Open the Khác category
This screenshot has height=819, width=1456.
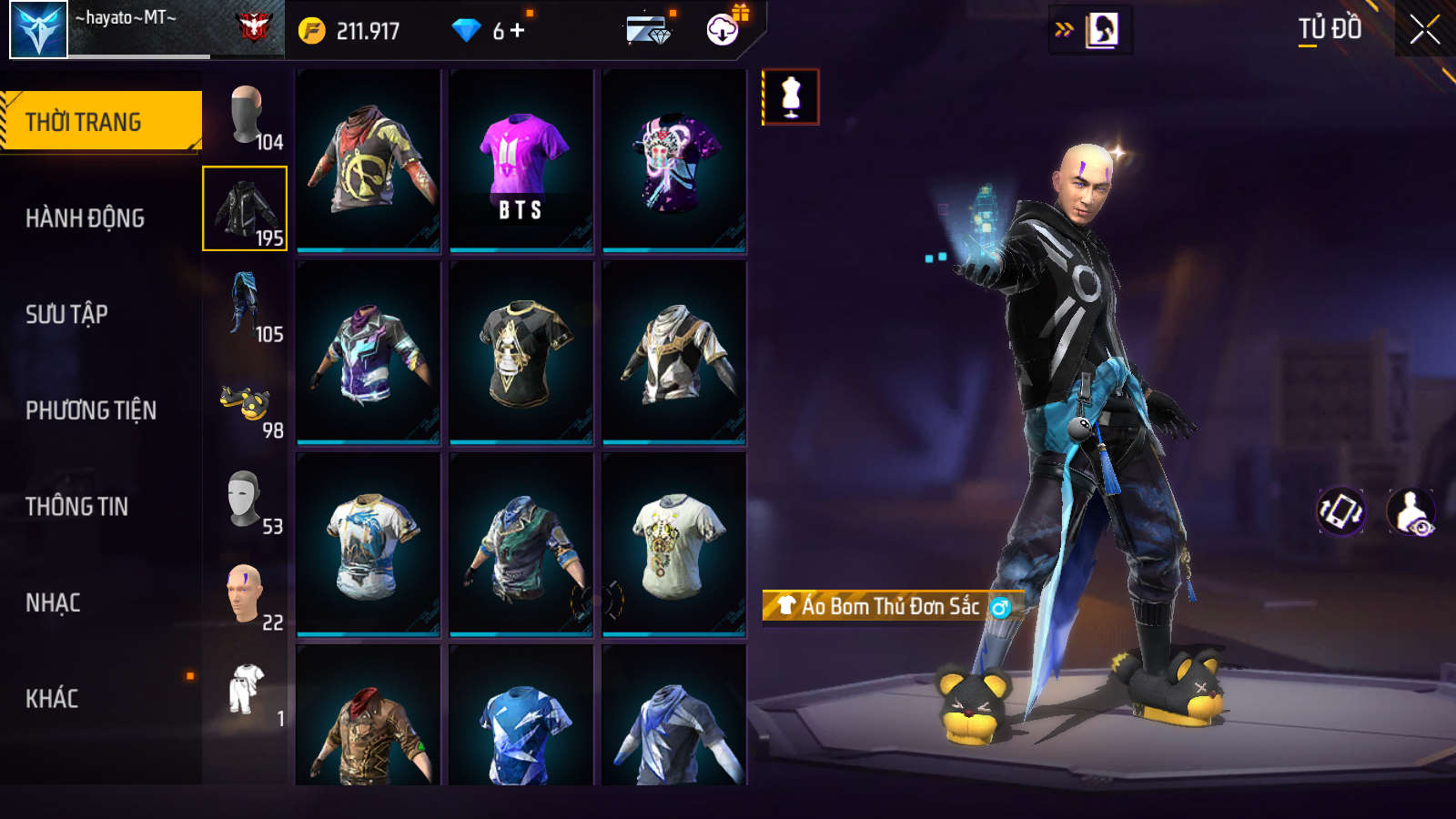coord(52,699)
